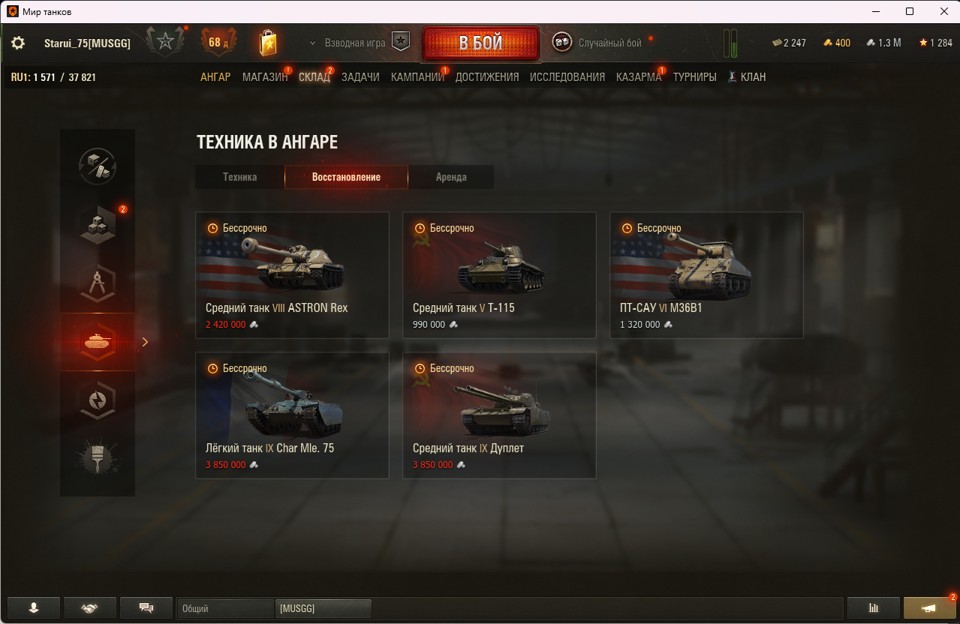Select the M36B1 tank destroyer card
Viewport: 960px width, 624px height.
tap(706, 275)
